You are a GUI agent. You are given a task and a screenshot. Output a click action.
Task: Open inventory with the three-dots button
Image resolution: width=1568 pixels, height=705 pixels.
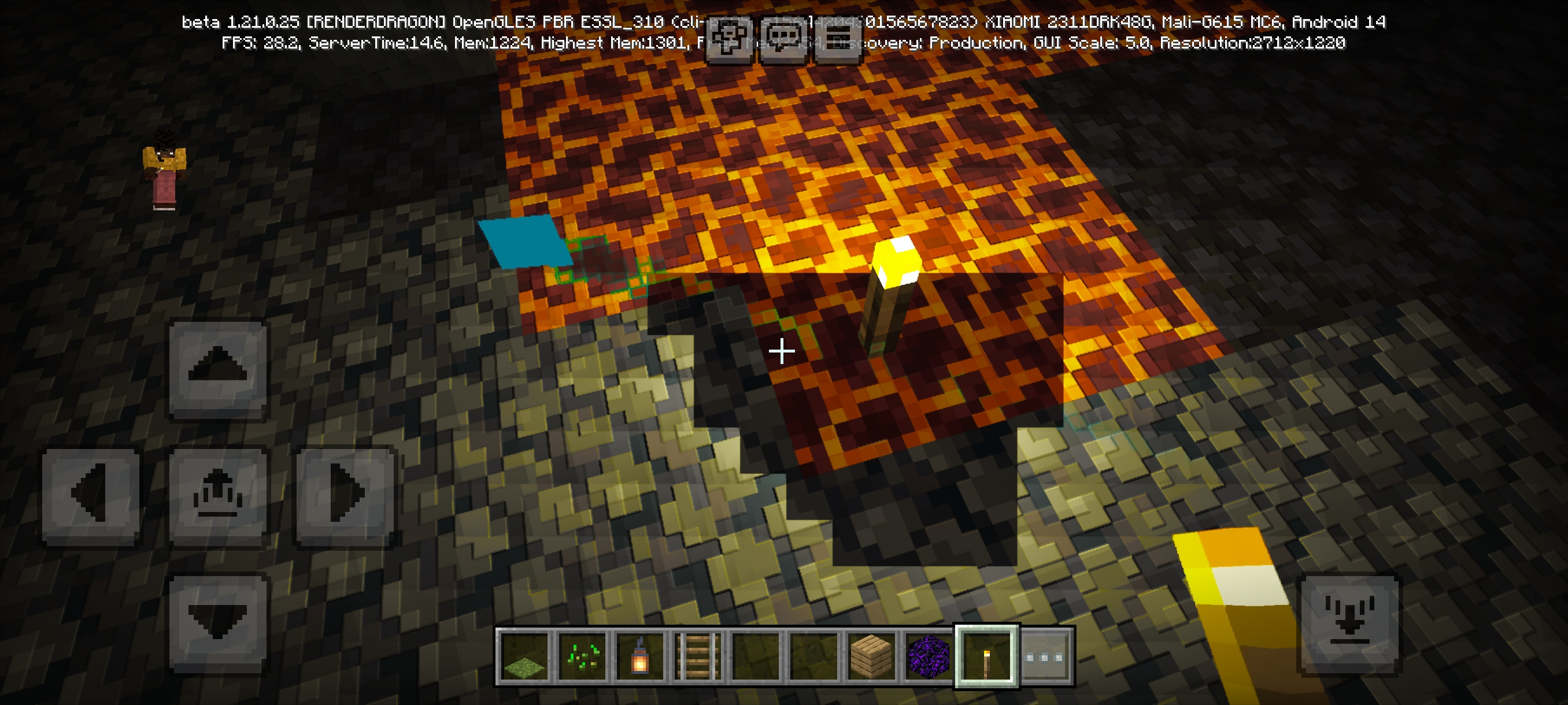(x=1045, y=657)
